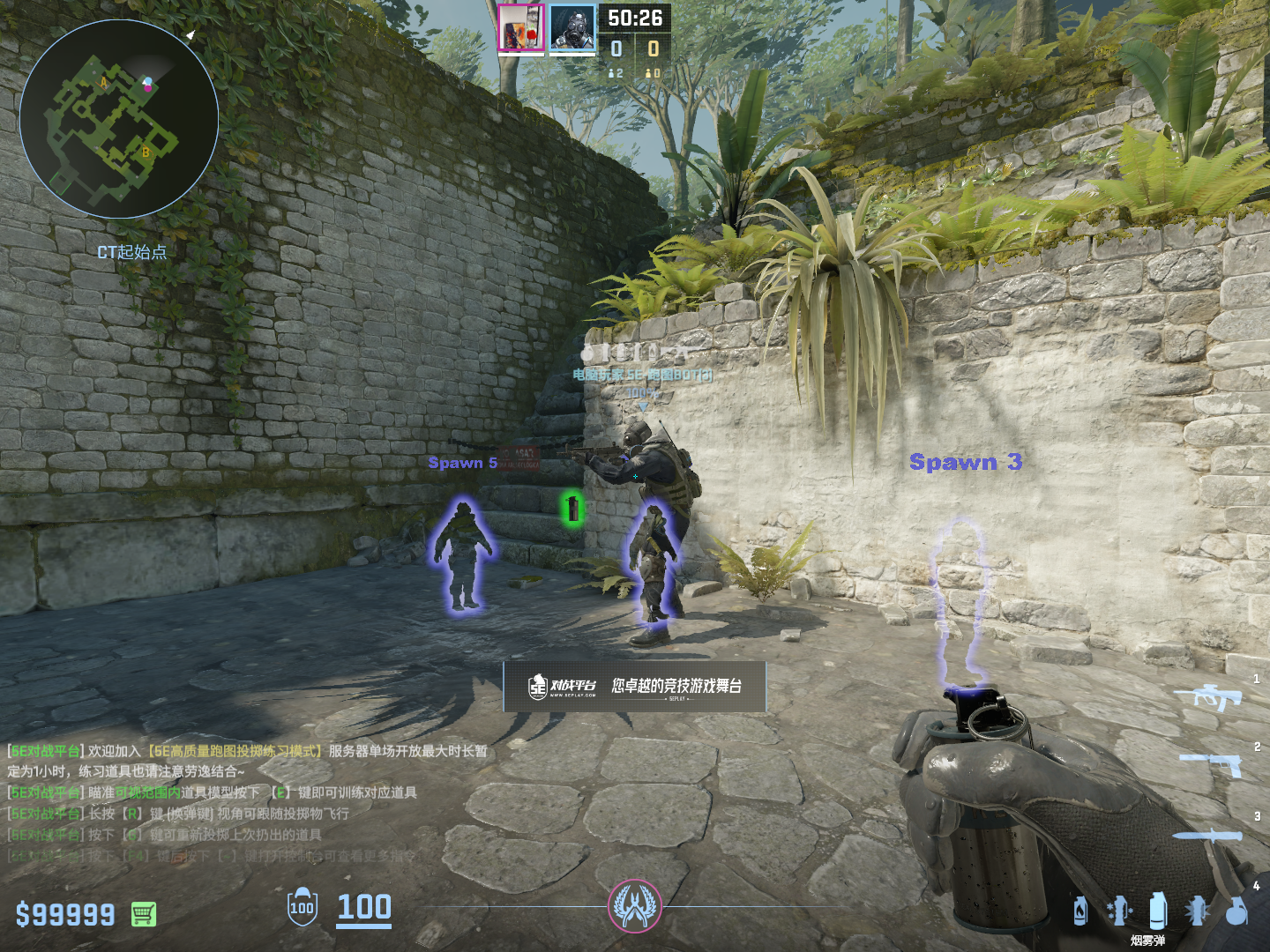Select the knife weapon icon

(1207, 836)
